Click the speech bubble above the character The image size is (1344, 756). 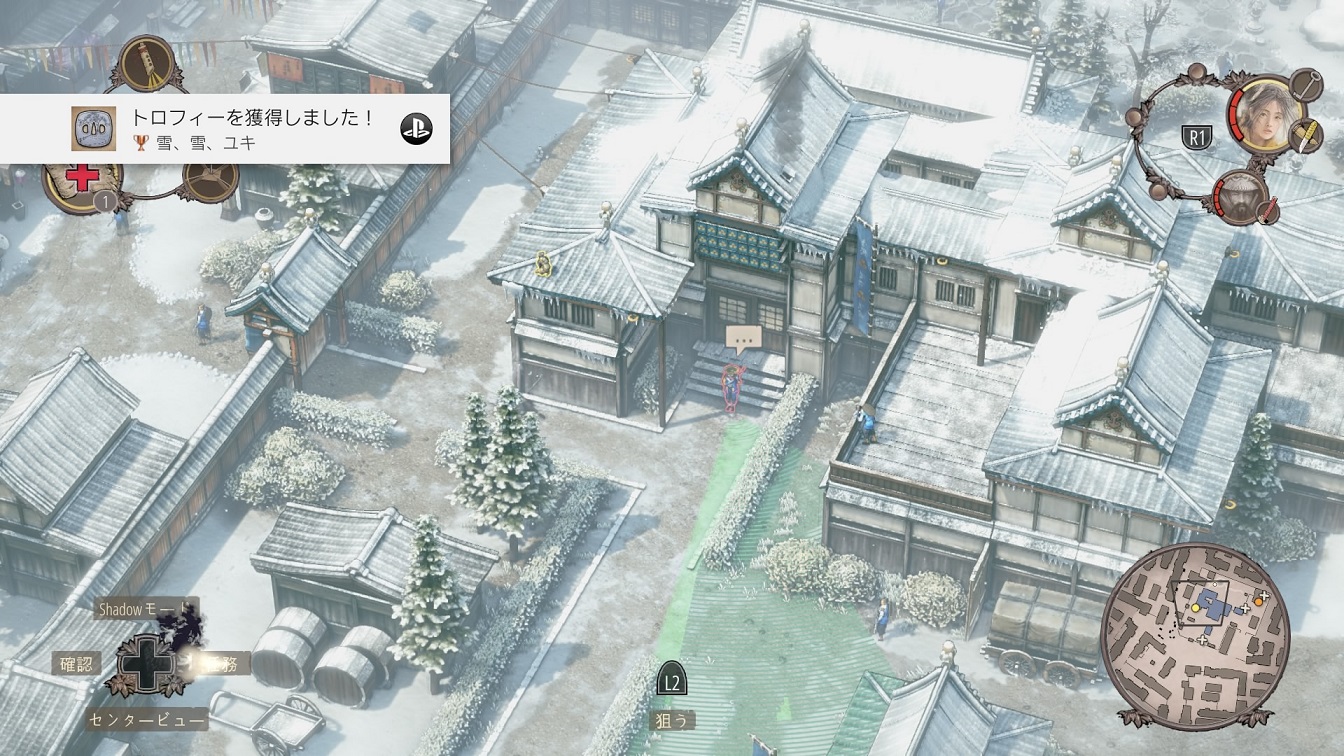(741, 338)
